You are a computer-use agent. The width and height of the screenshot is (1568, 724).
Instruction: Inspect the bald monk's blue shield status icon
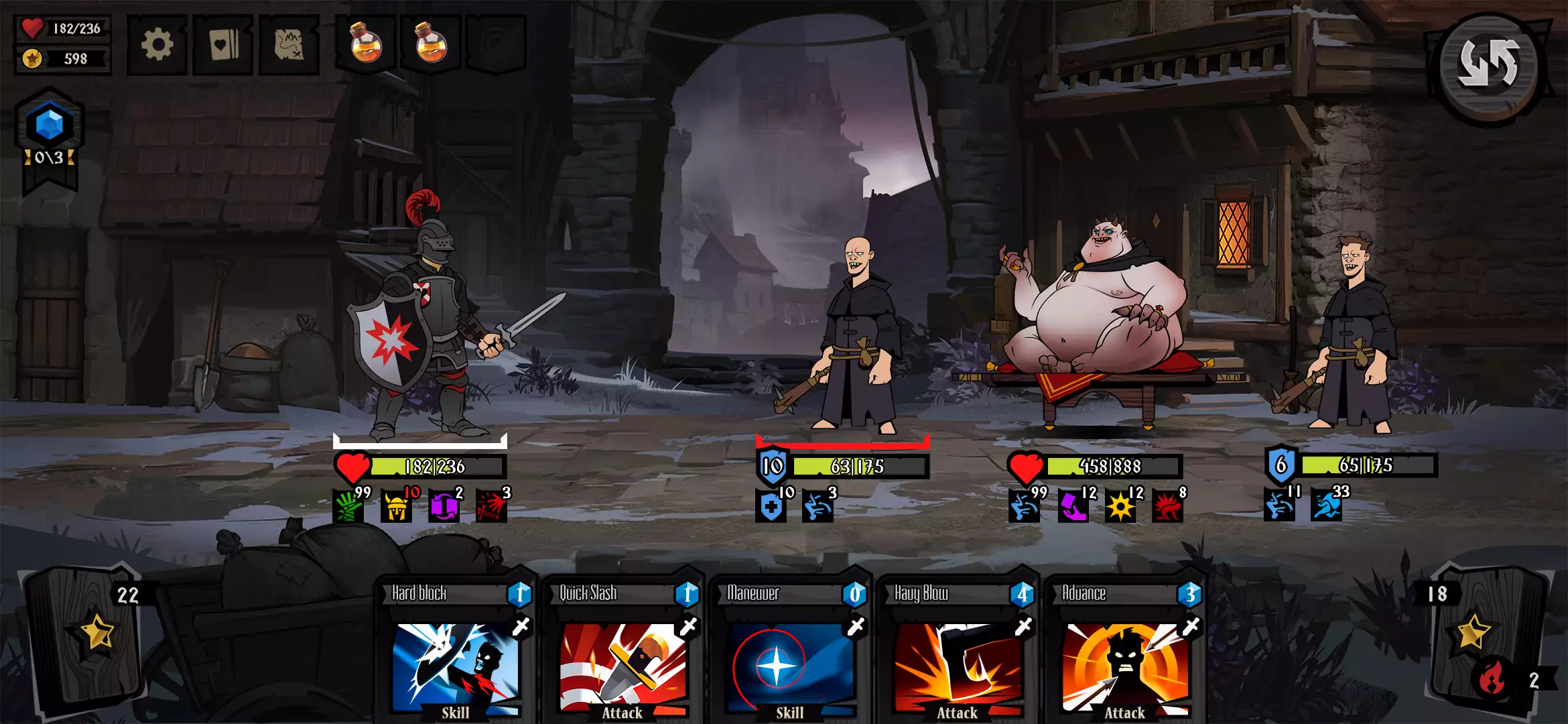pyautogui.click(x=771, y=507)
